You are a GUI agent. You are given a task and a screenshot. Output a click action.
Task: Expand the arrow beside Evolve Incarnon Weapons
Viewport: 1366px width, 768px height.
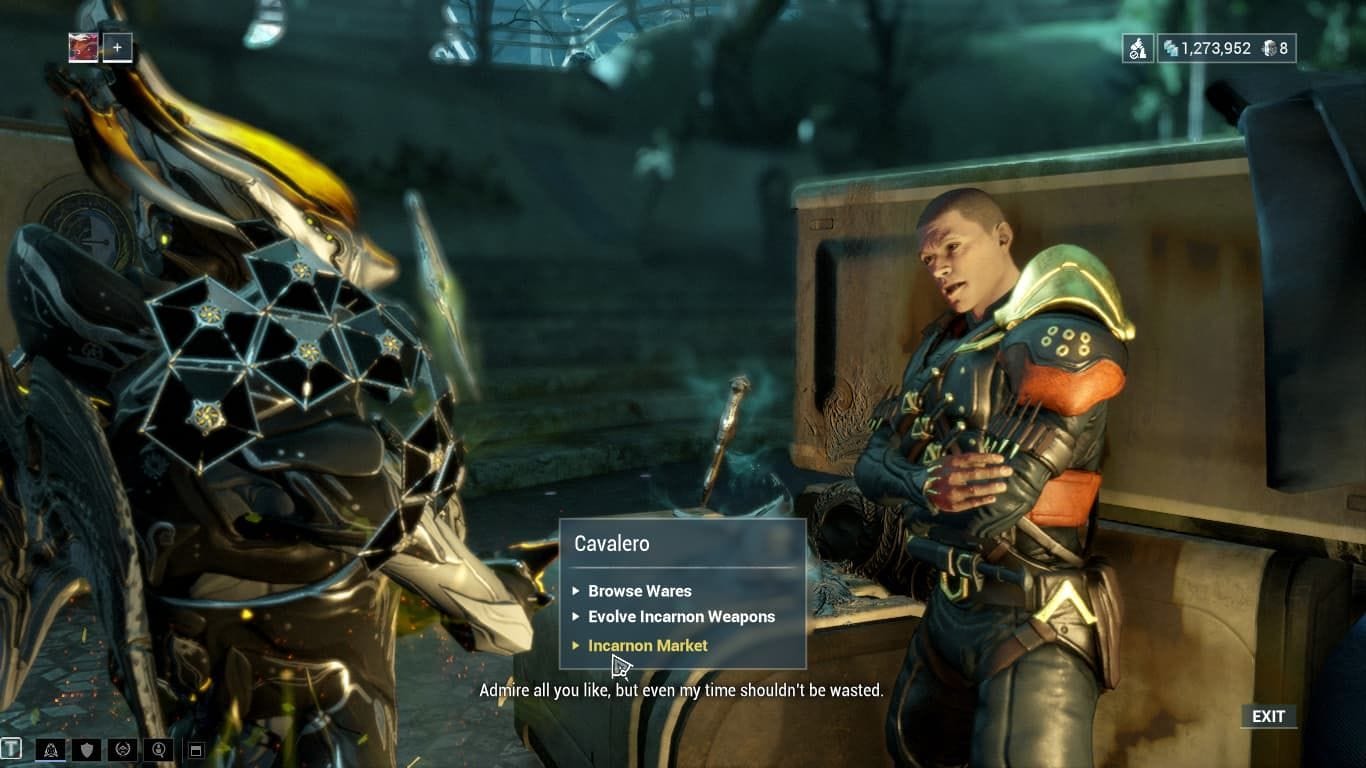coord(577,617)
